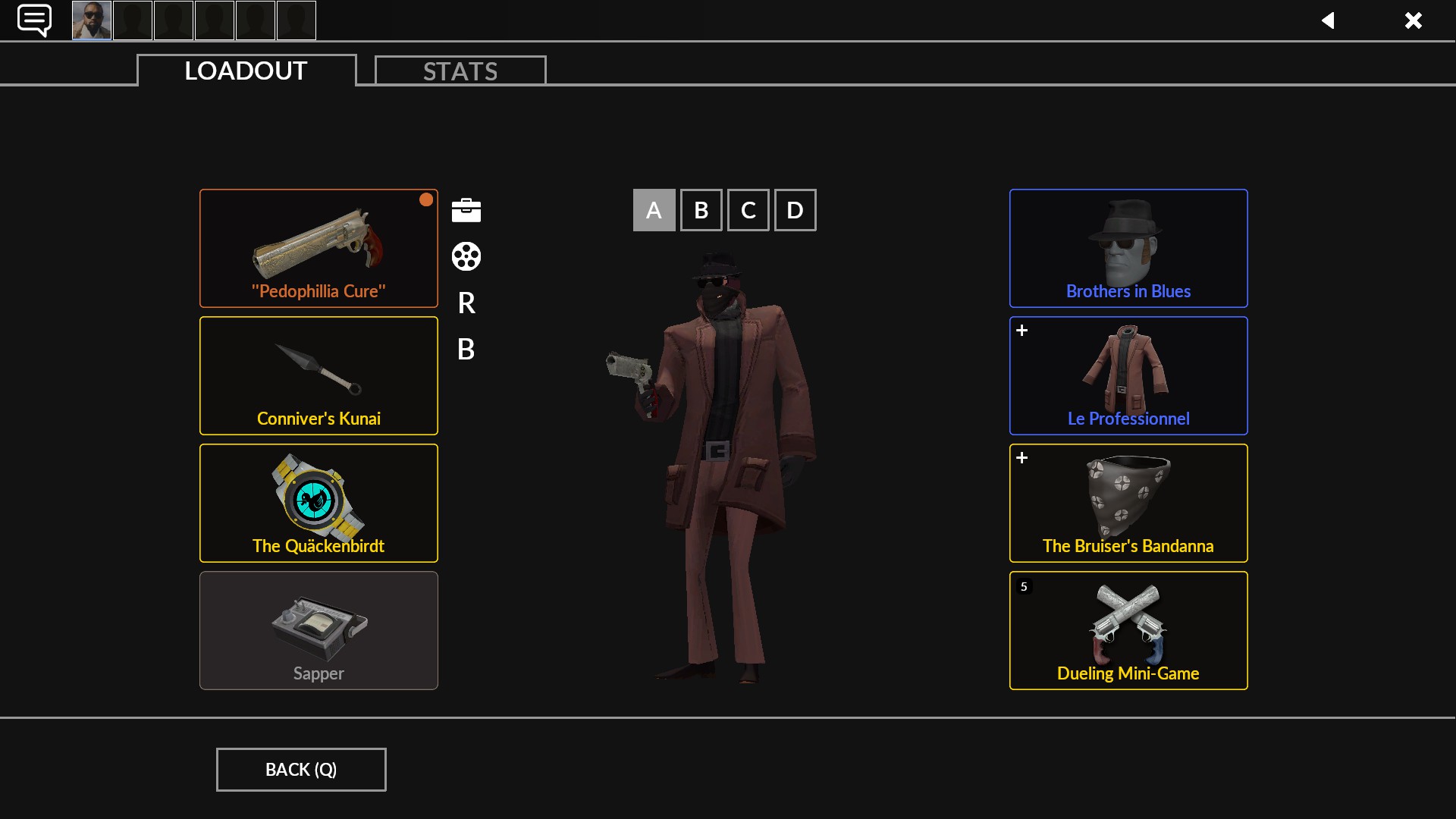This screenshot has width=1456, height=819.
Task: Click the film reel taunts icon
Action: coord(466,257)
